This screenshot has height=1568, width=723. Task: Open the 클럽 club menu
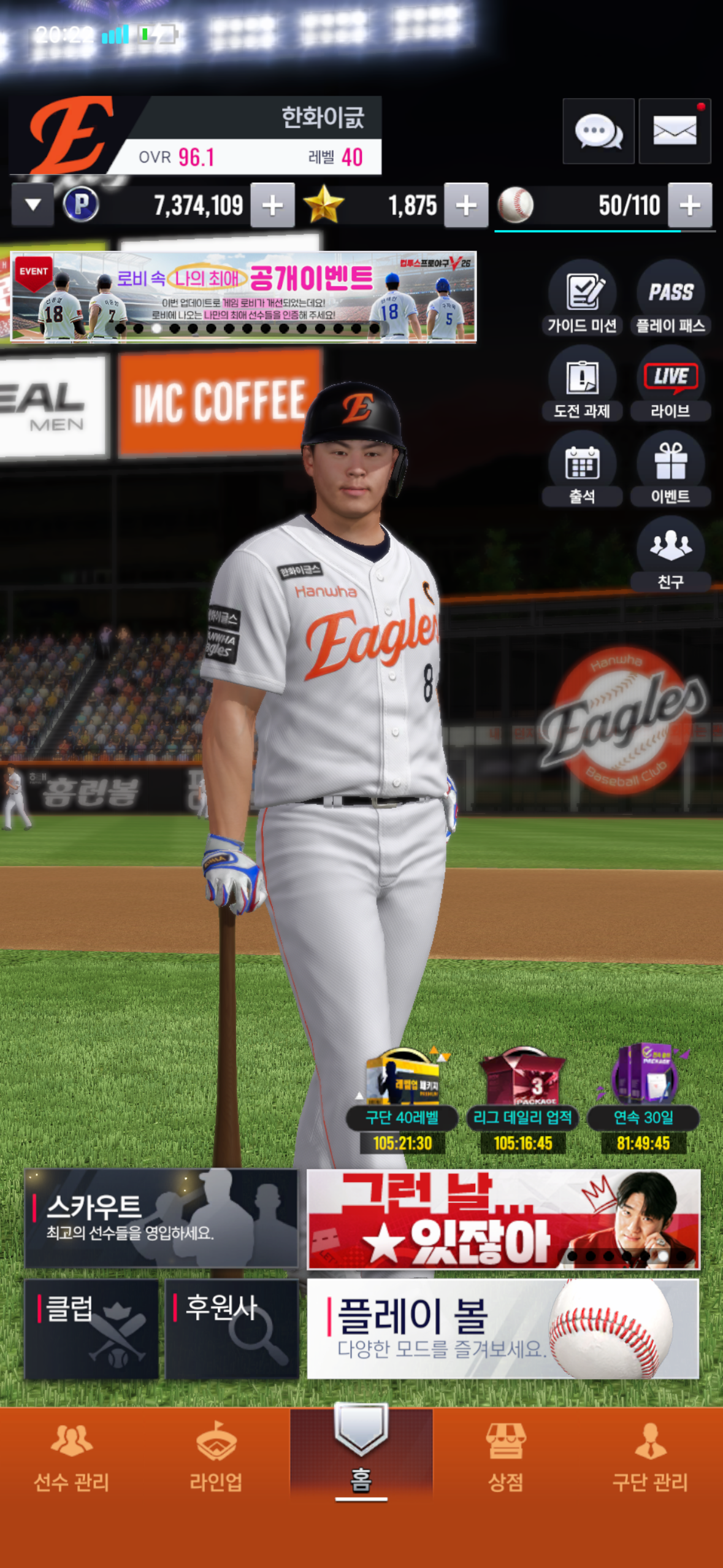coord(91,1329)
